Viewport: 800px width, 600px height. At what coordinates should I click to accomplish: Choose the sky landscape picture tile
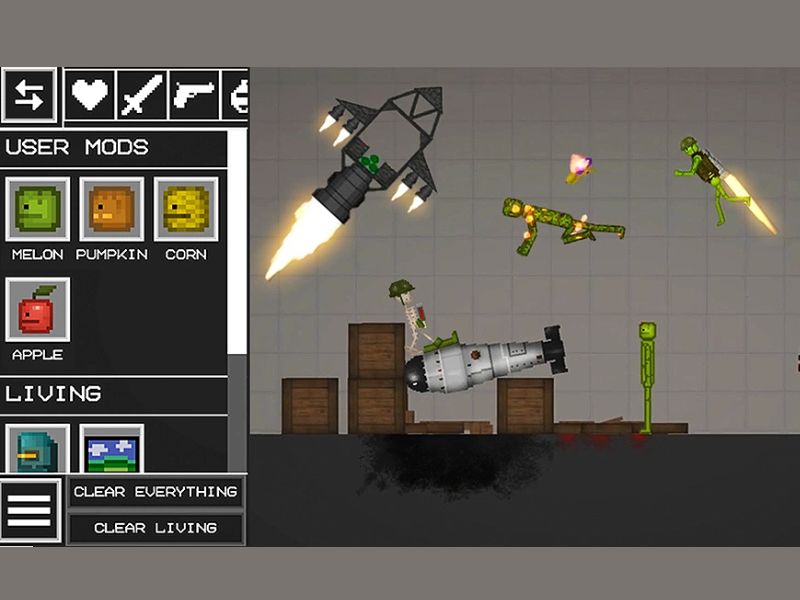click(111, 450)
